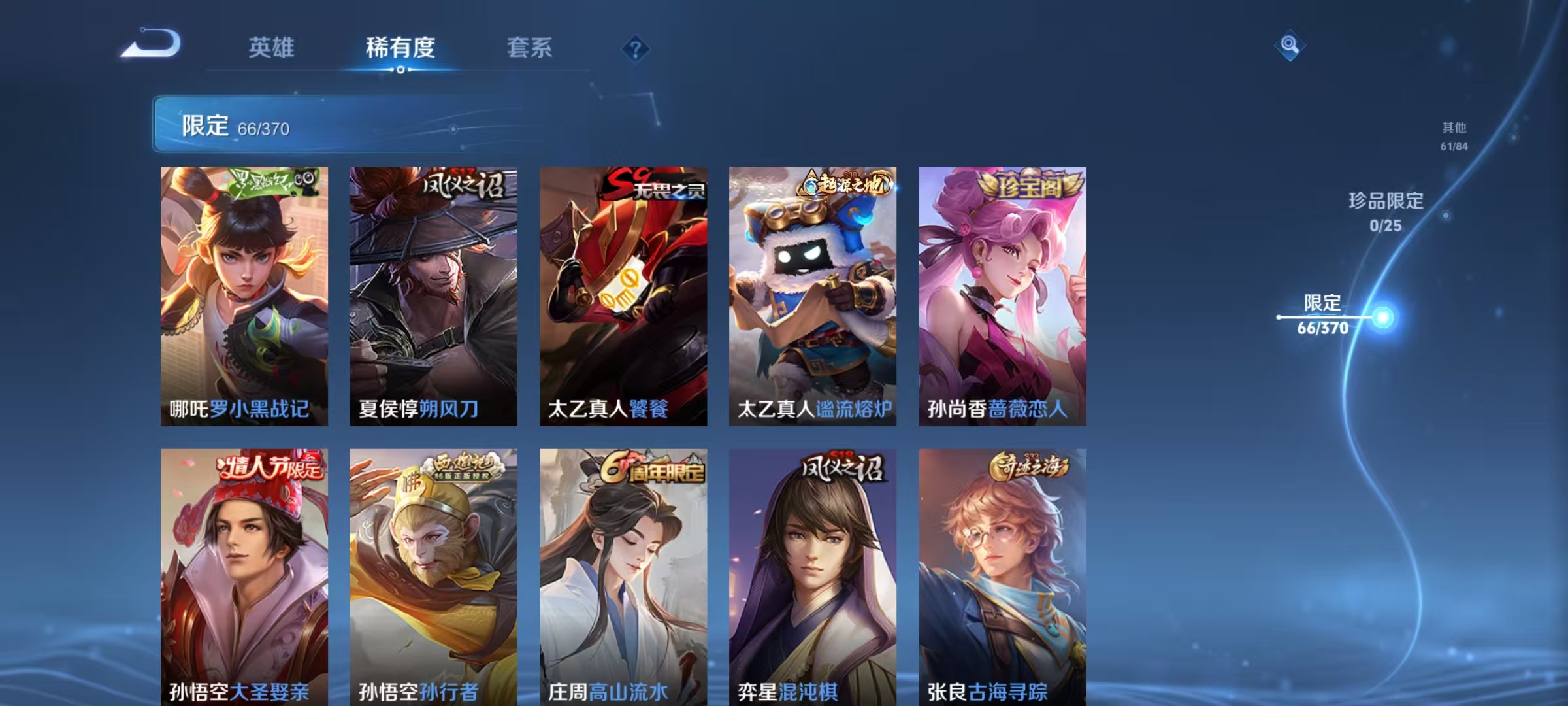Switch to the 套系 tab
The height and width of the screenshot is (706, 1568).
pos(531,48)
